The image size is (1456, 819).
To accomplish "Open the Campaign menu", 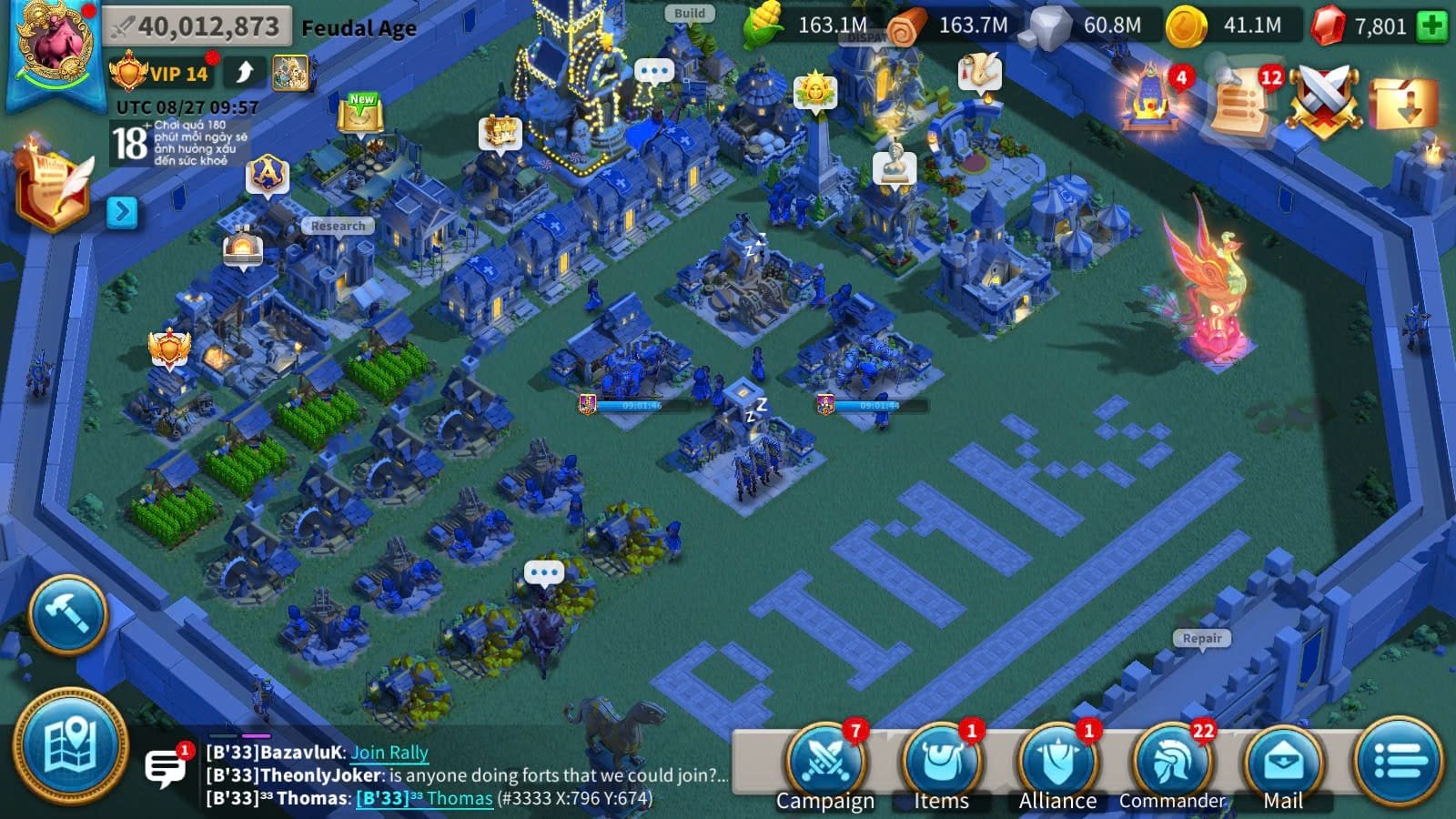I will [x=826, y=763].
